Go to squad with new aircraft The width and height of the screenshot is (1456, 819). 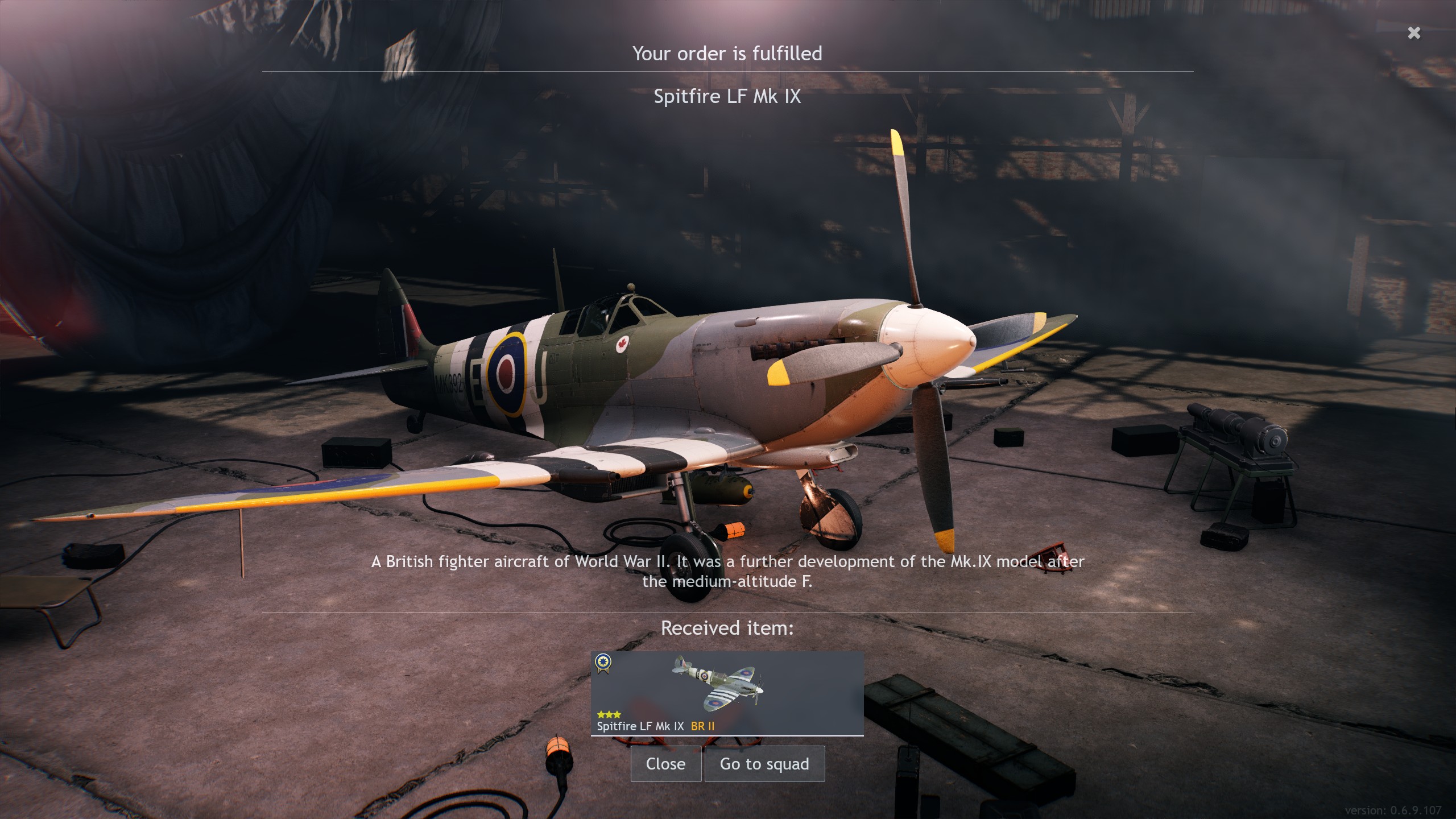(x=764, y=764)
